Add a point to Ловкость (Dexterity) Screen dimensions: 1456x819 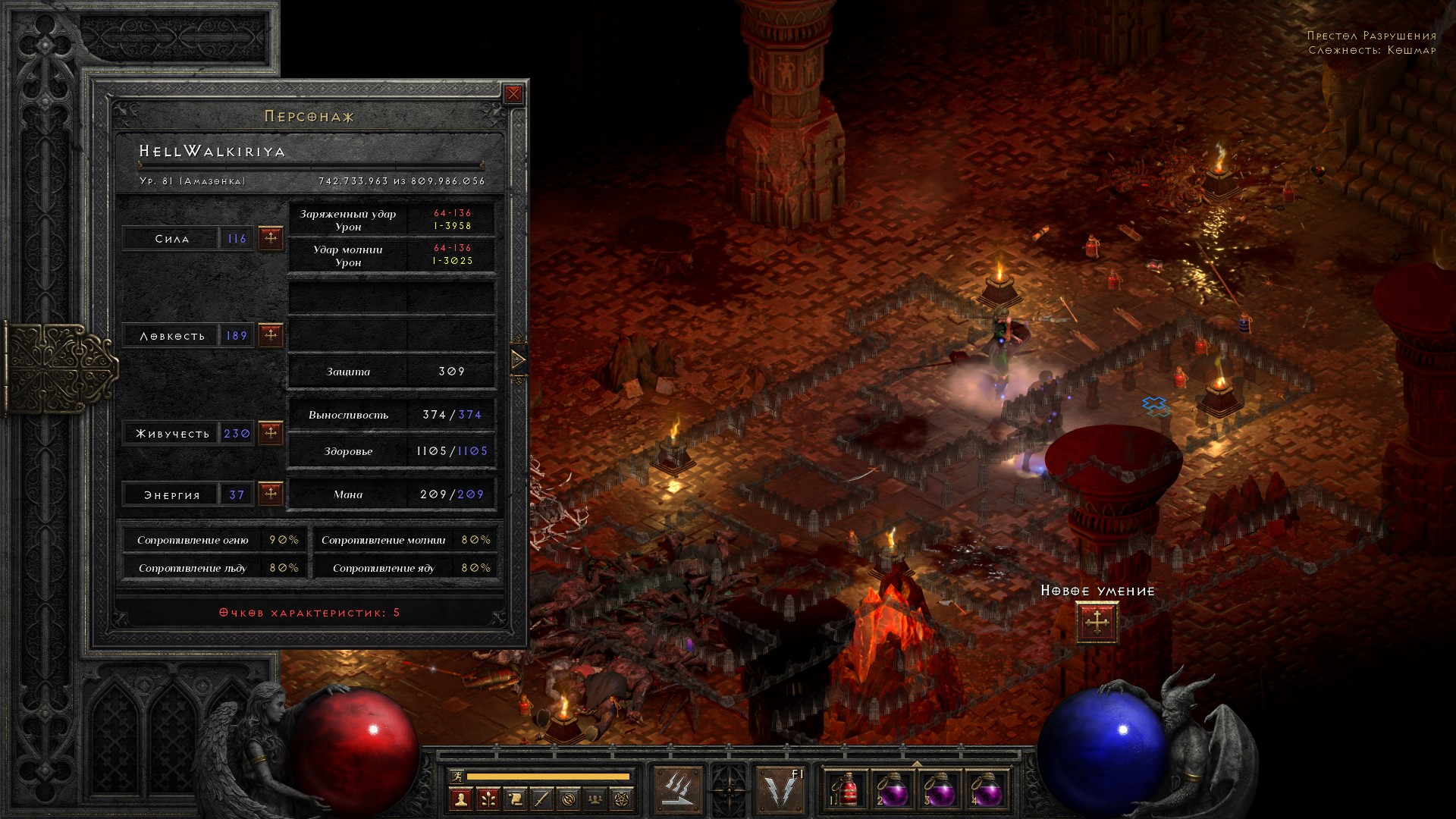point(271,334)
